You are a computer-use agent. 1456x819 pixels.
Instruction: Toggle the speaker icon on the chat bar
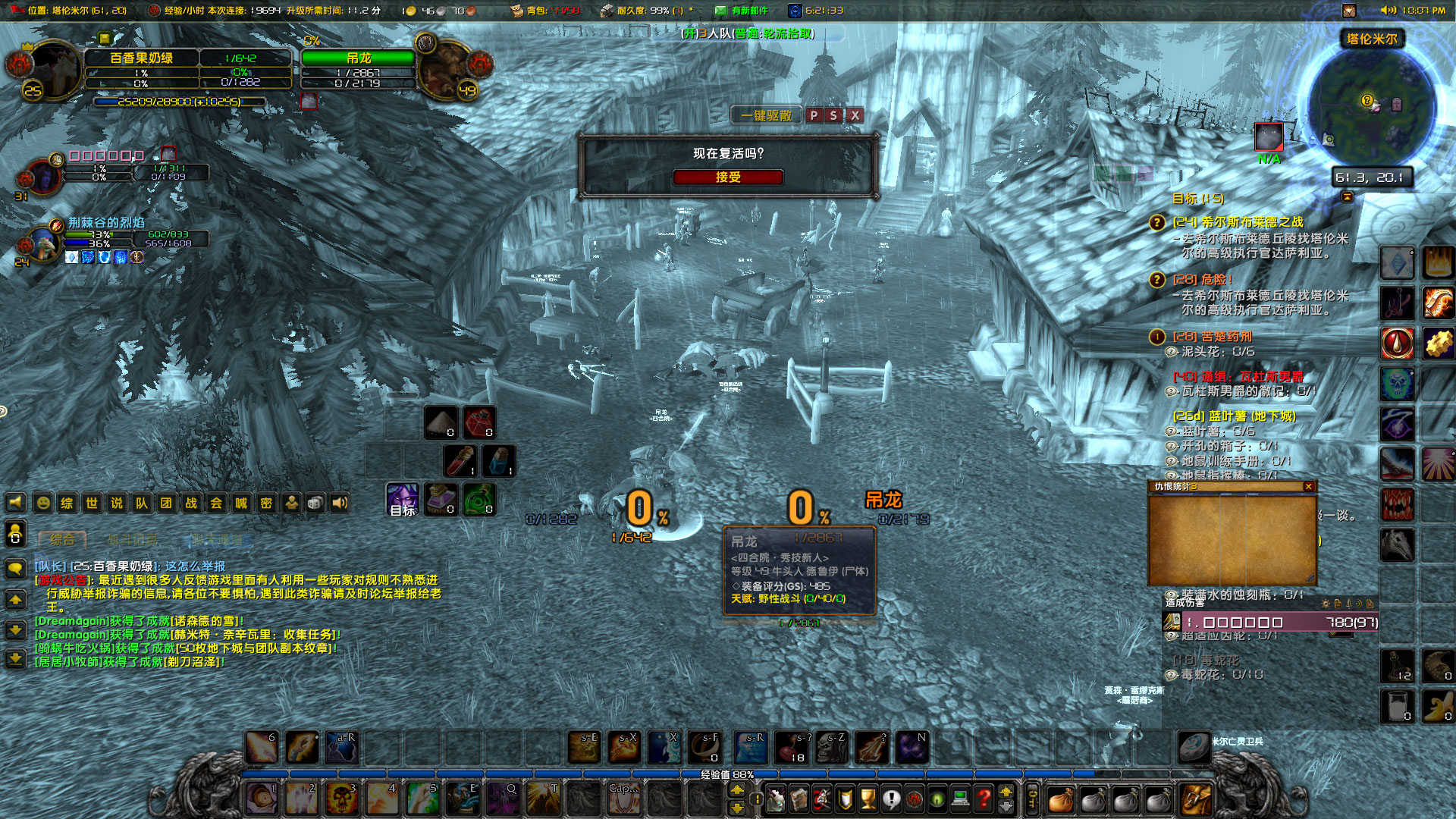tap(339, 503)
